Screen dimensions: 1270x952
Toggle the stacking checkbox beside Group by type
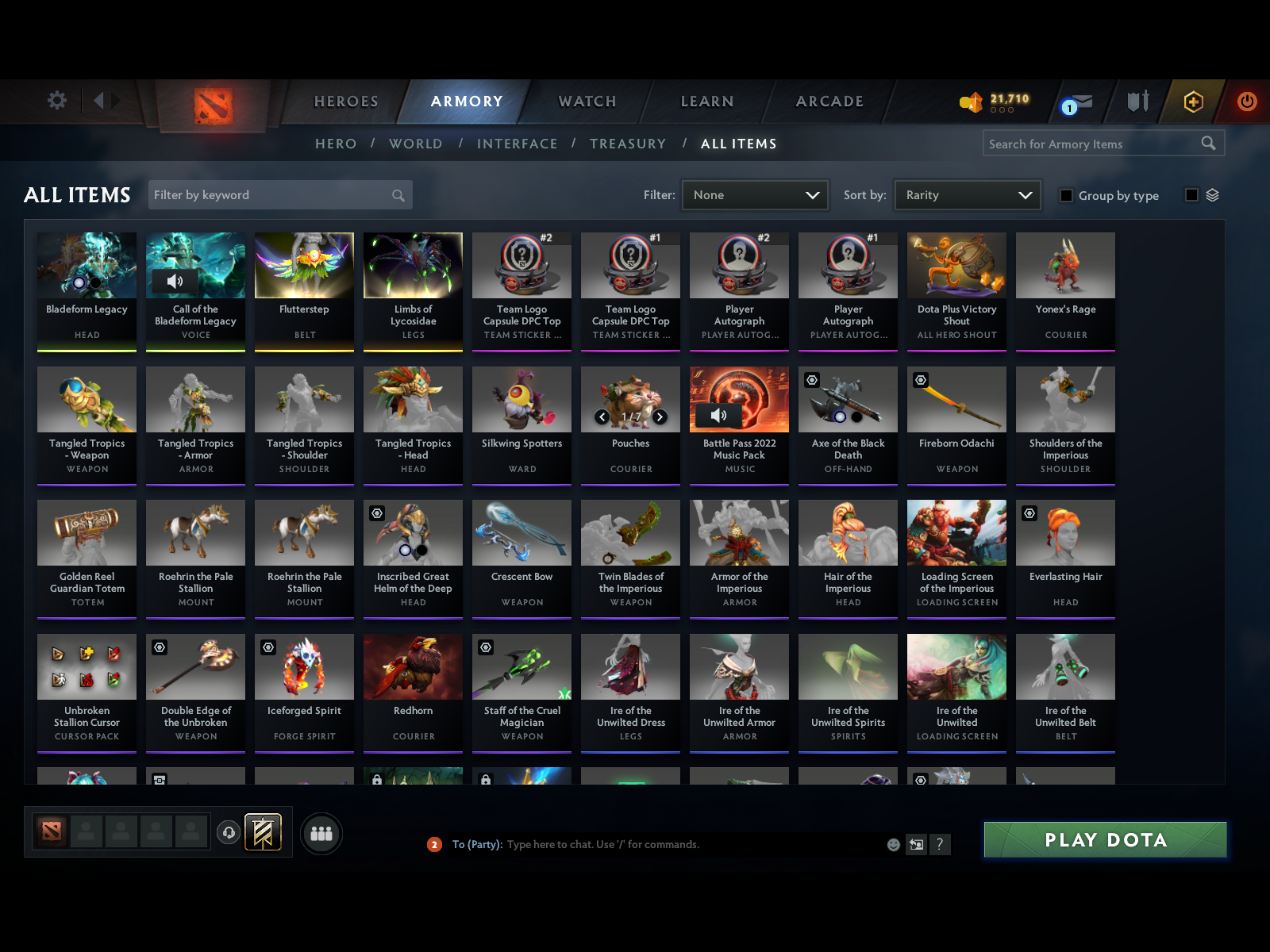tap(1191, 194)
